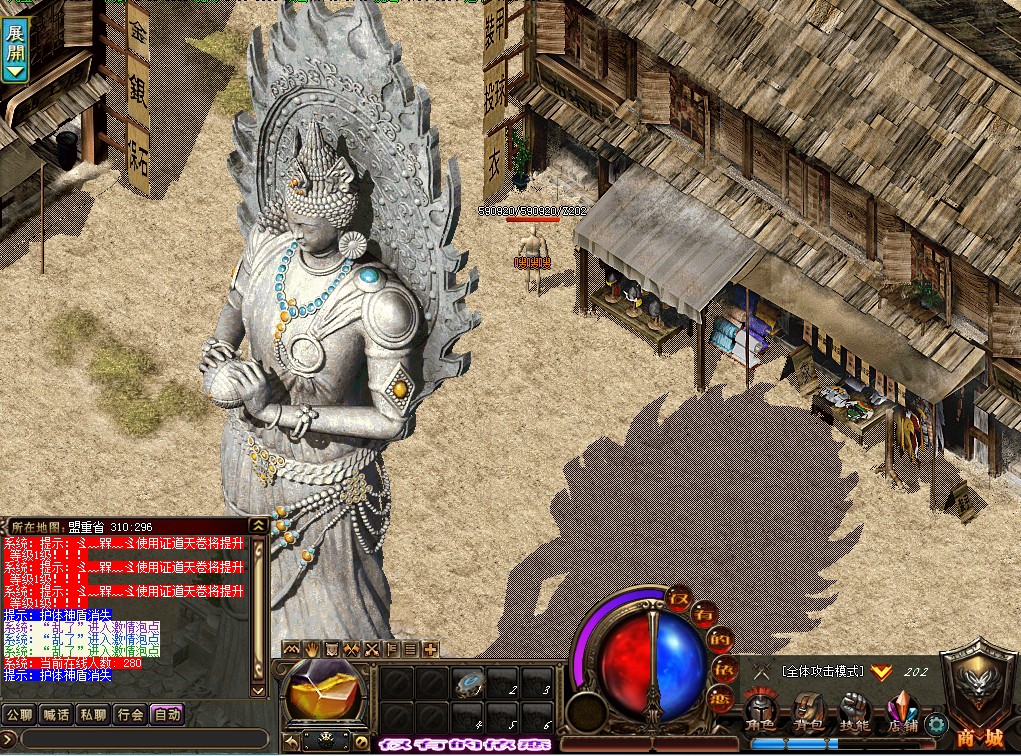Switch to the 行会 guild chat channel
Image resolution: width=1021 pixels, height=756 pixels.
130,715
